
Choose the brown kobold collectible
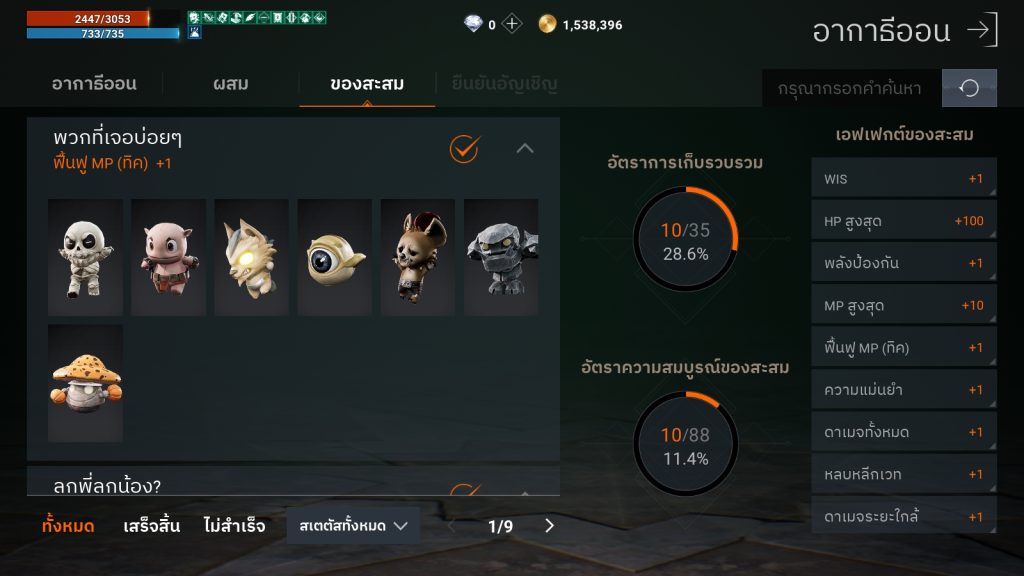click(417, 257)
